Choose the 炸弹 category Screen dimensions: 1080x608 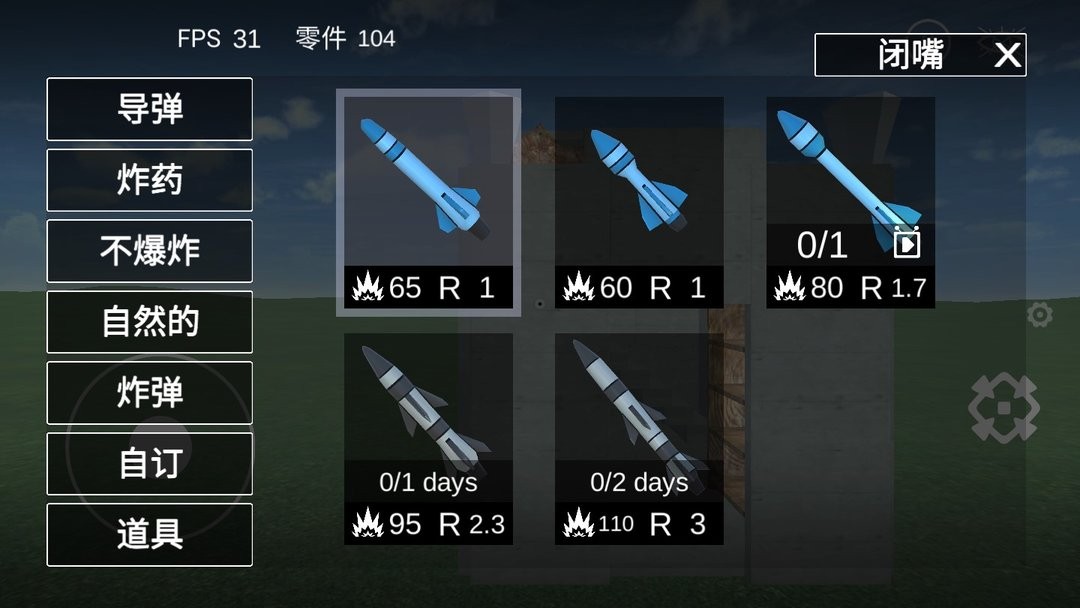(x=150, y=393)
